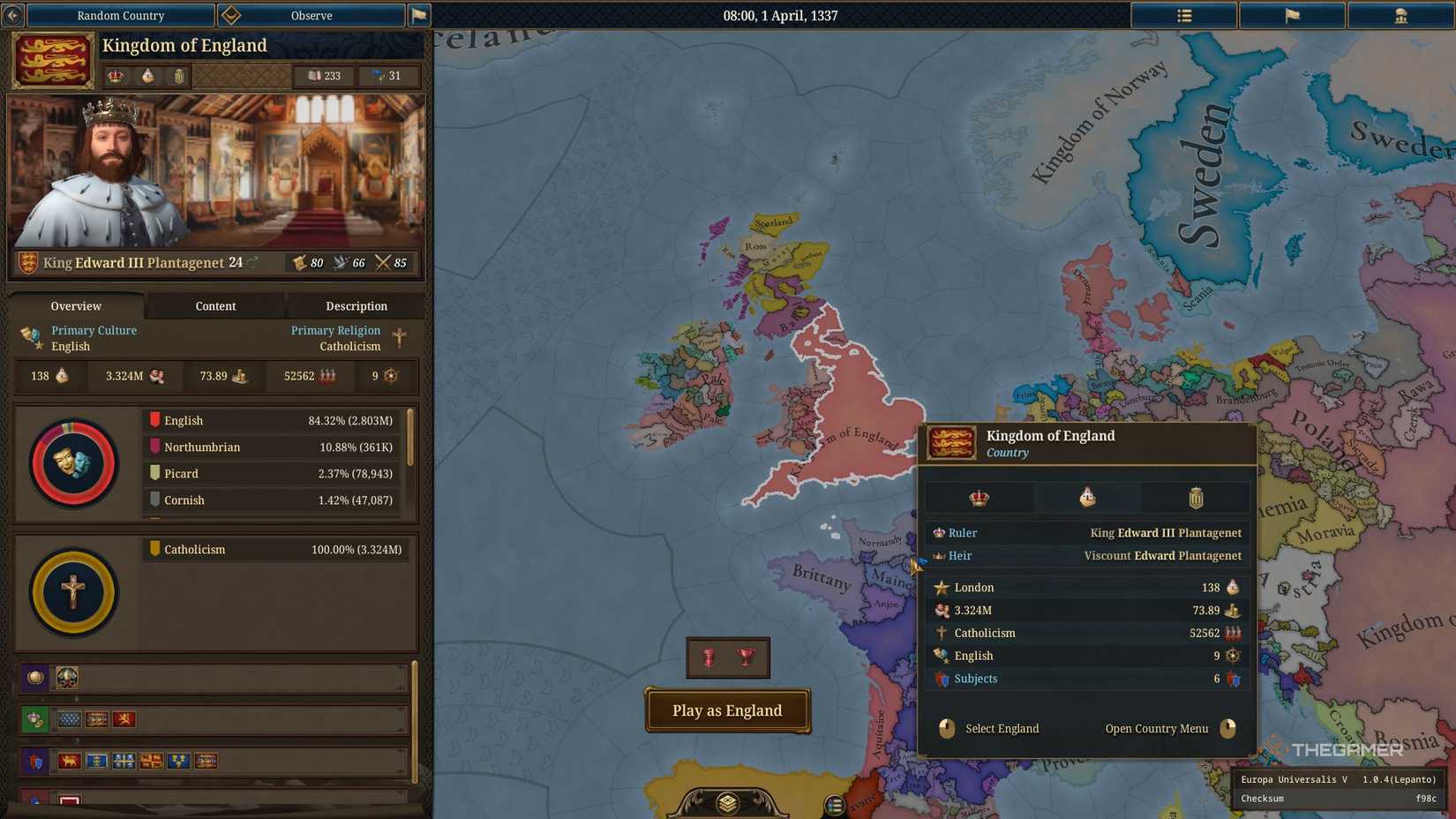Switch to the Content tab
This screenshot has width=1456, height=819.
[214, 306]
